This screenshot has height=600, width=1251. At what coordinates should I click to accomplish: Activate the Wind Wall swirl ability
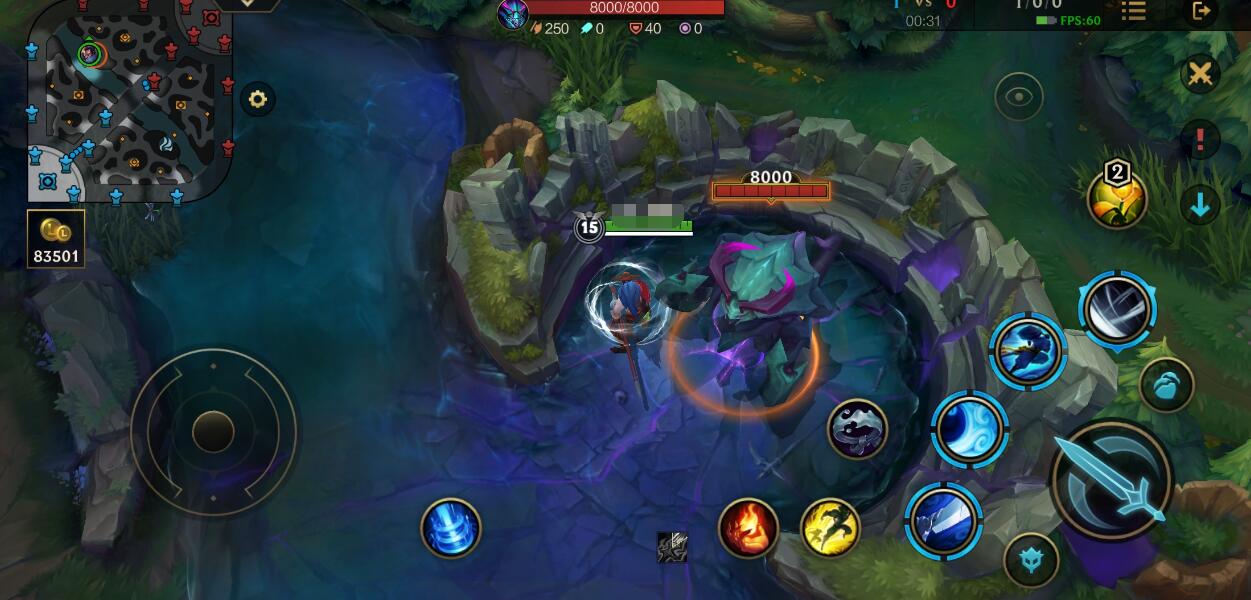coord(969,429)
